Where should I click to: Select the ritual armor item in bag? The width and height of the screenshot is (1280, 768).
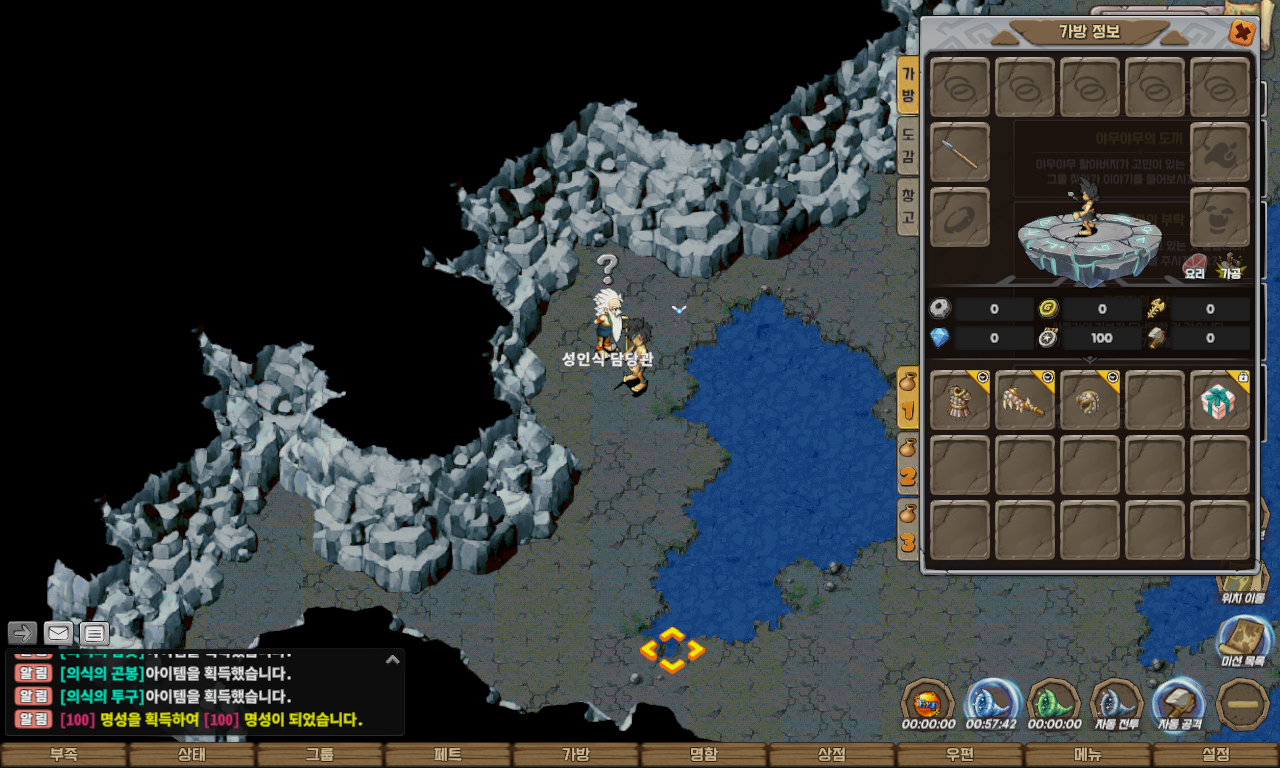[960, 400]
